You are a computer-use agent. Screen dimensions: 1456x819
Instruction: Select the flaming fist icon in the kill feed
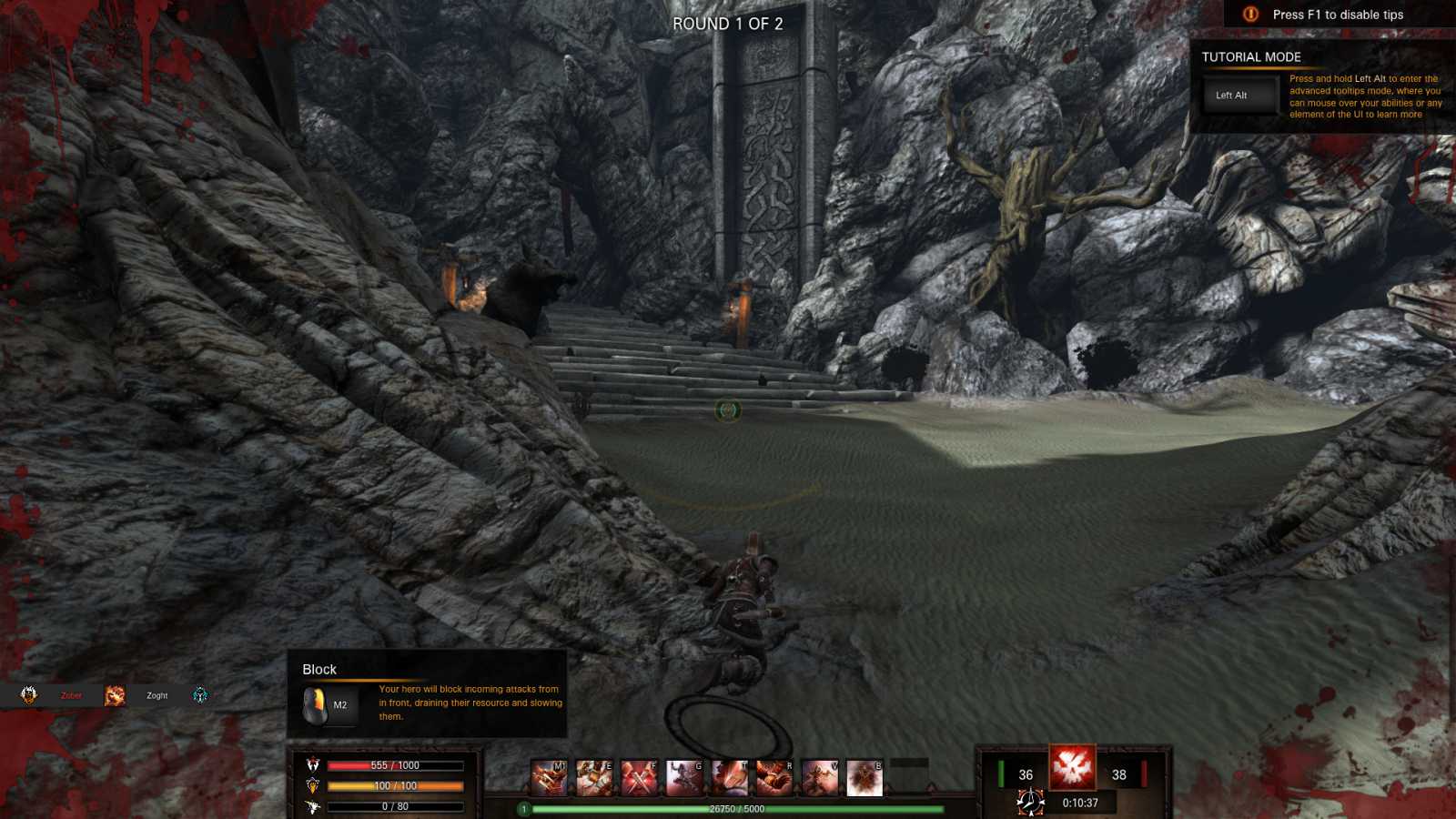(115, 696)
